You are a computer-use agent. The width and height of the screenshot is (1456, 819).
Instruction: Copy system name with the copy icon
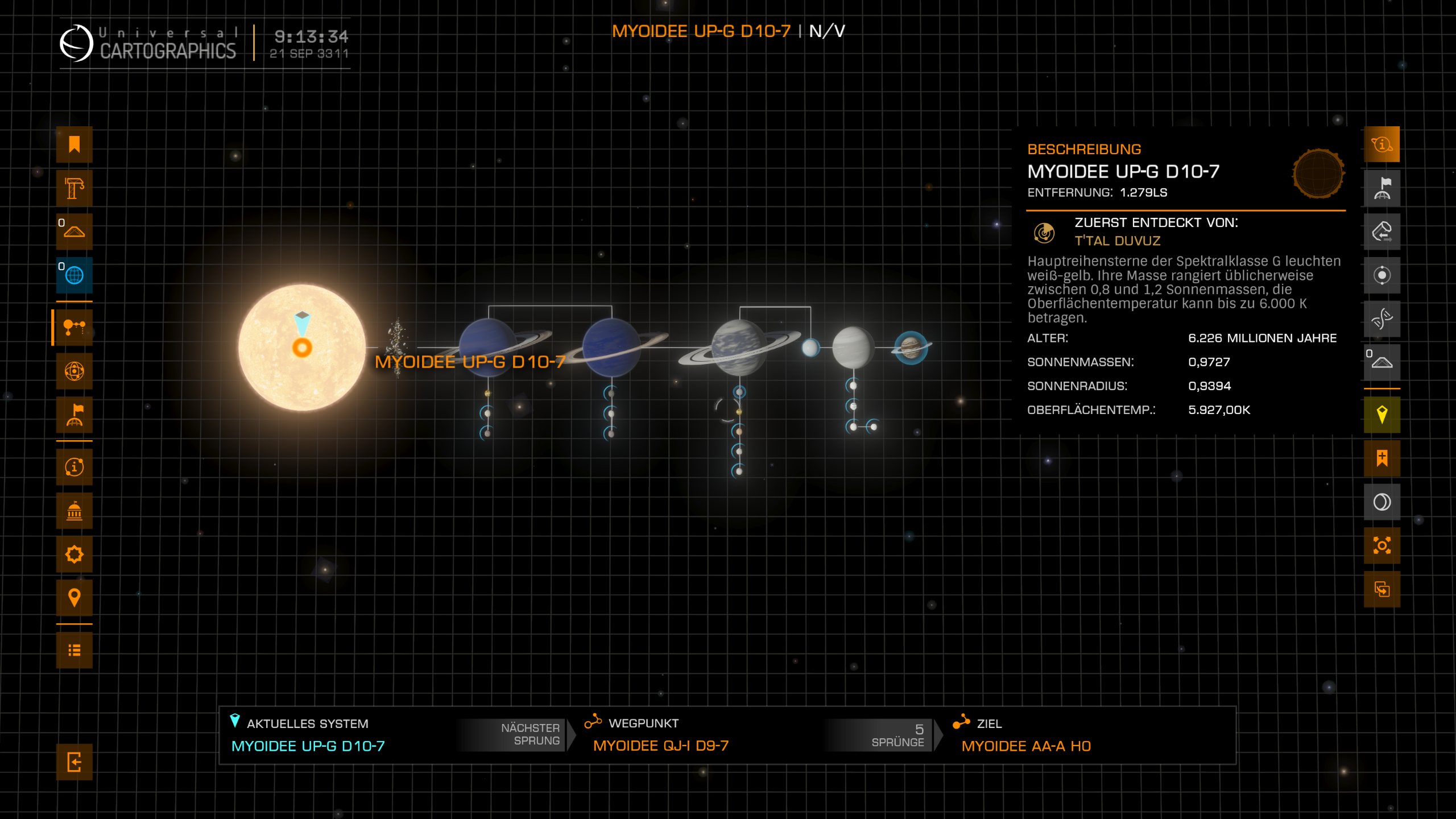[1381, 589]
